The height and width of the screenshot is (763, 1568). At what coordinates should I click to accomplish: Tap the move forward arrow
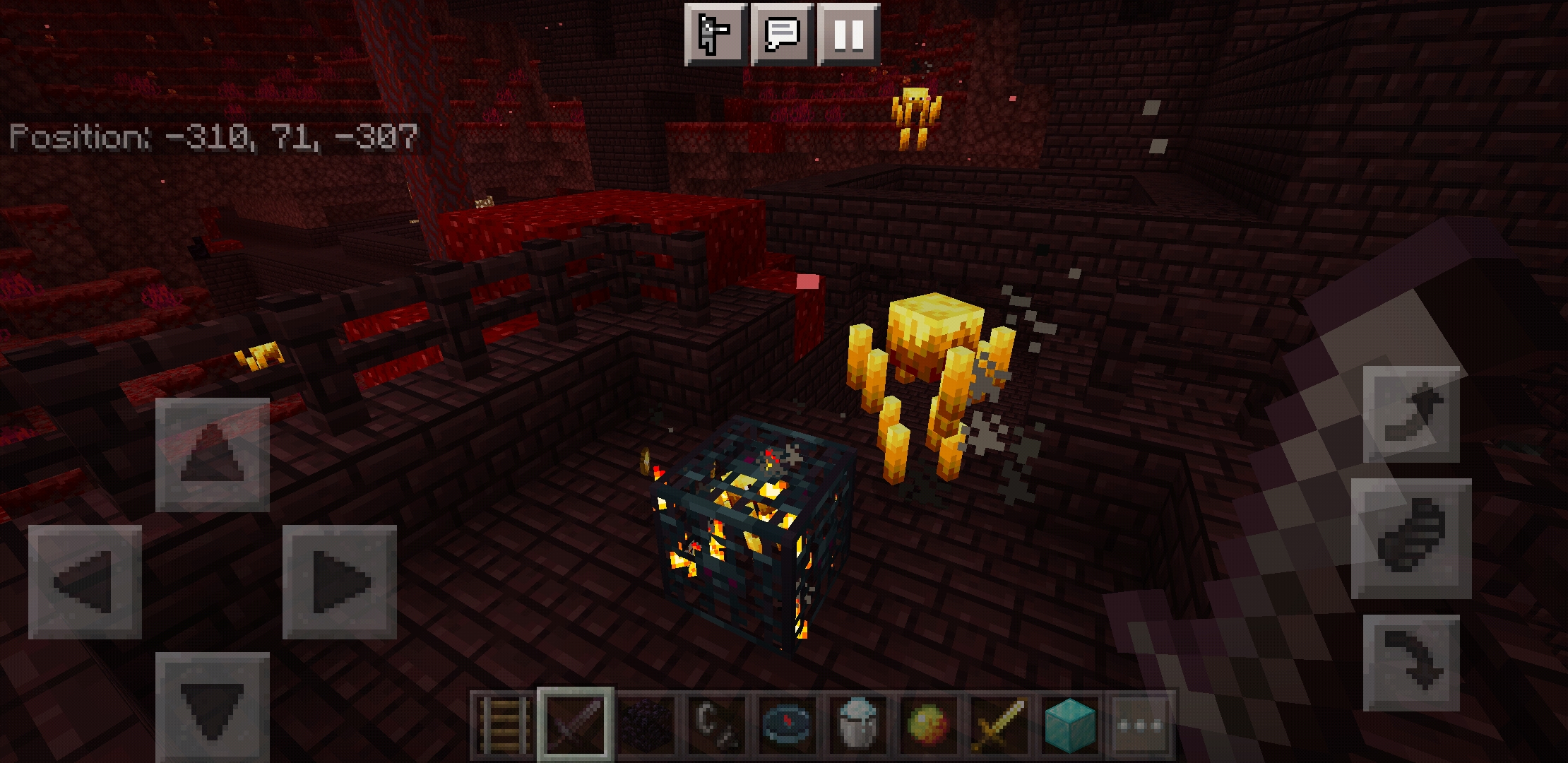212,455
